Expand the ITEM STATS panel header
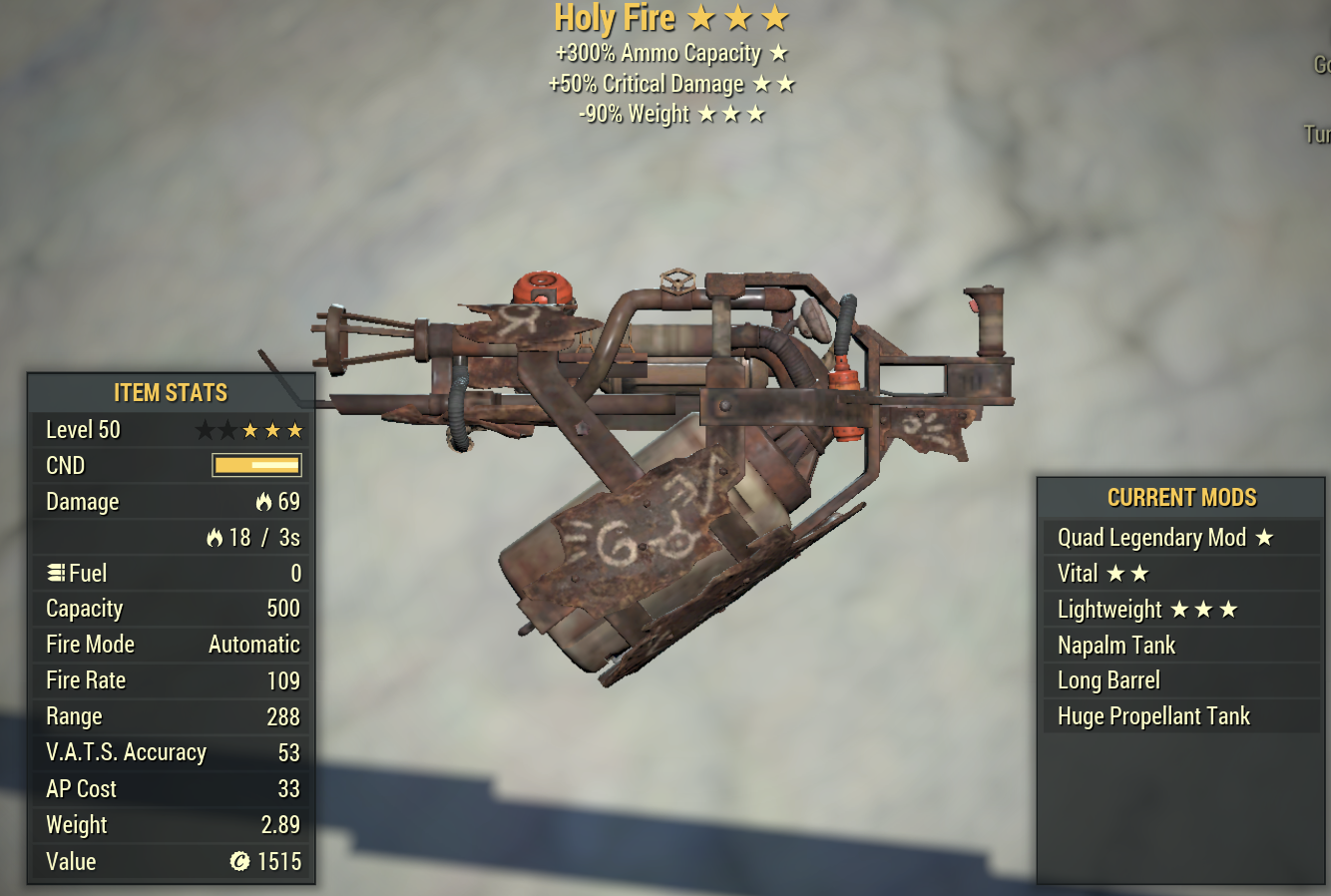Image resolution: width=1331 pixels, height=896 pixels. (170, 393)
